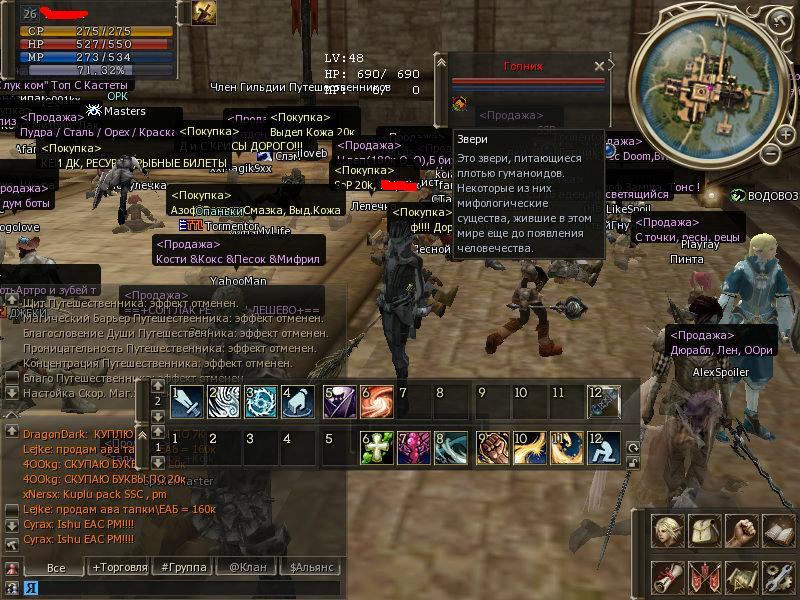
Task: Switch to the @Клан chat tab
Action: coord(246,567)
